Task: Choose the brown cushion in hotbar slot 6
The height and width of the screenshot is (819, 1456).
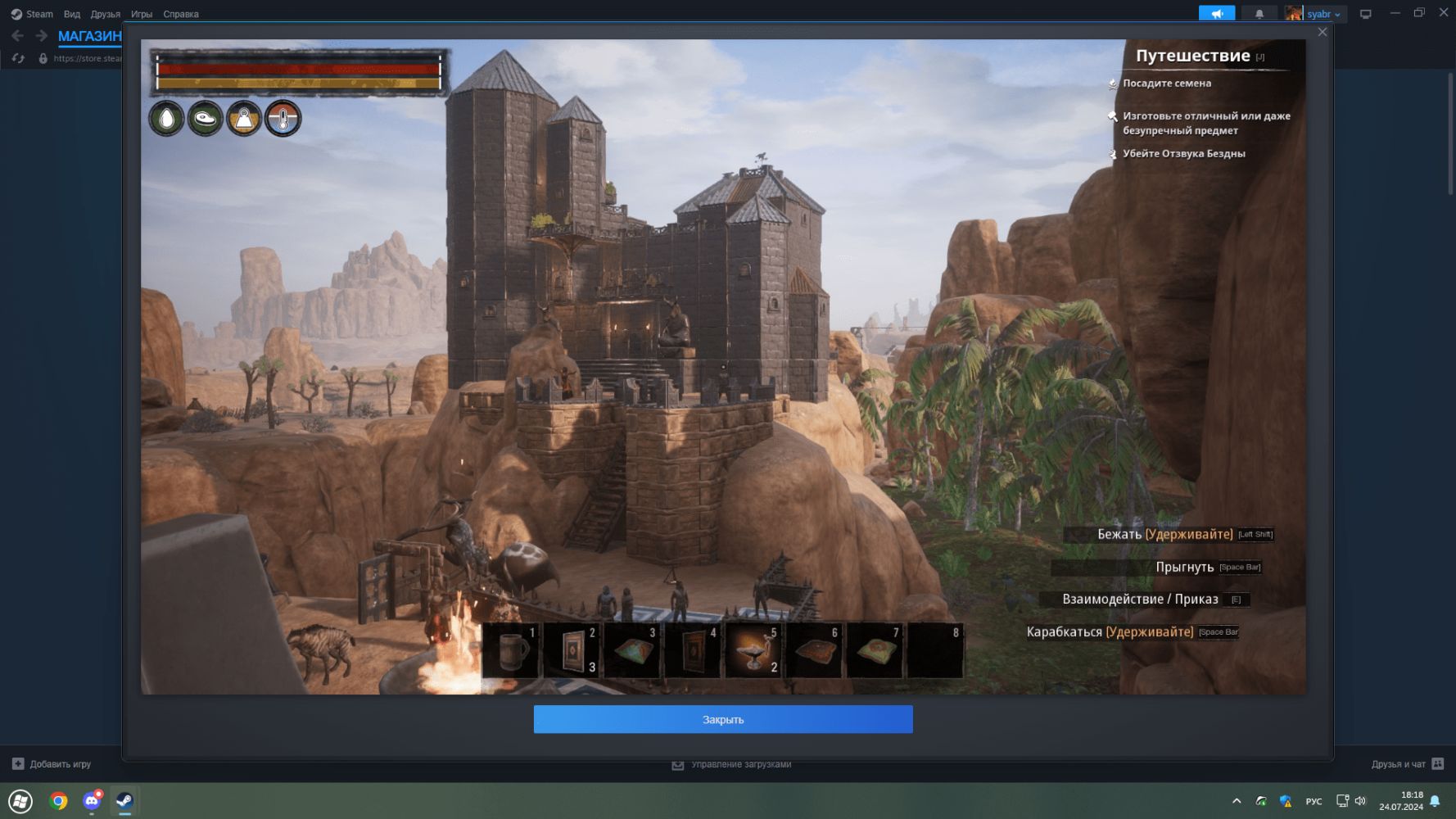Action: [x=815, y=650]
